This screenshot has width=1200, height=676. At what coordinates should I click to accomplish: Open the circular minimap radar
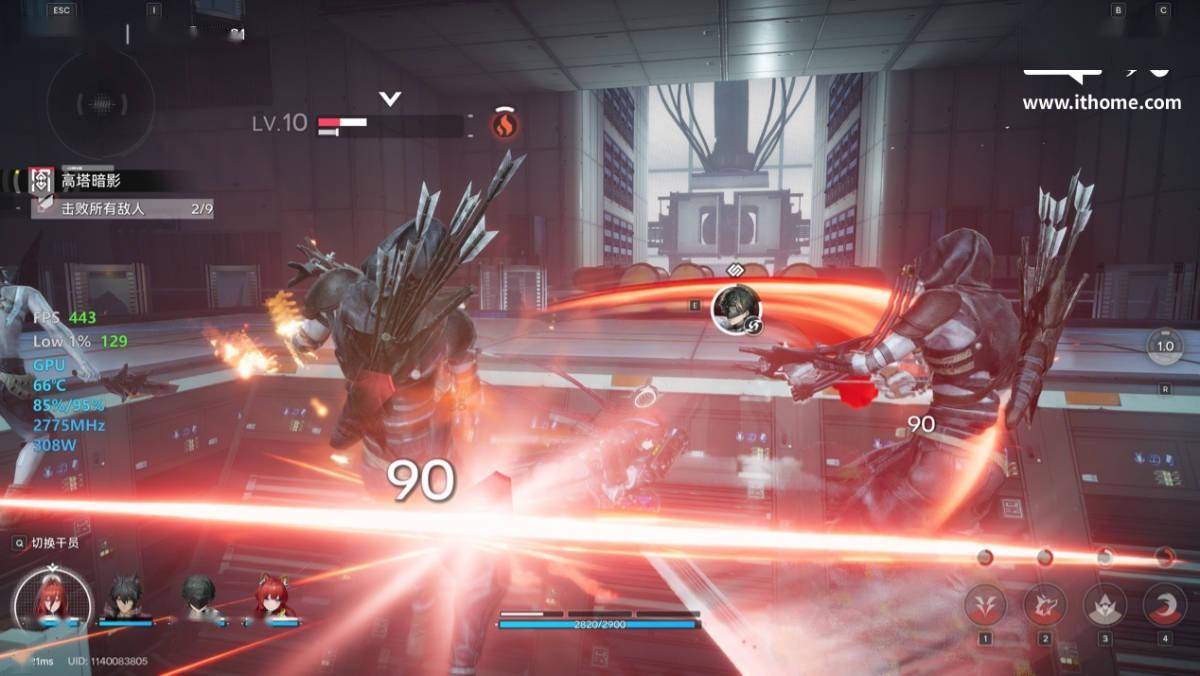[100, 104]
